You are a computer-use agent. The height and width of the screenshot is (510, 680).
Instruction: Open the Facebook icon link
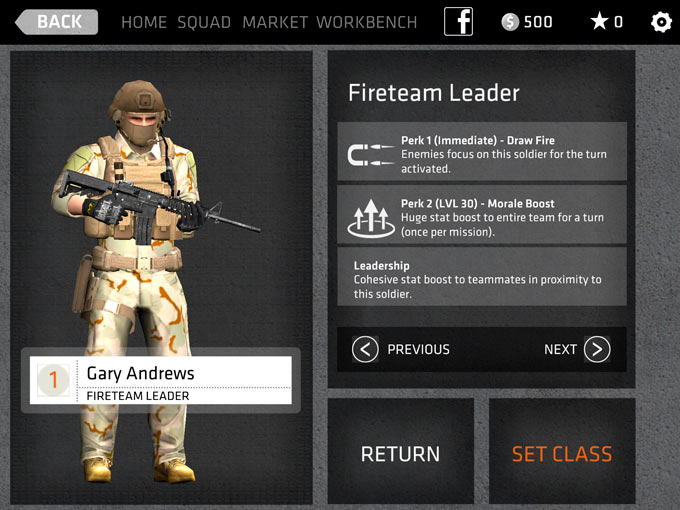458,22
